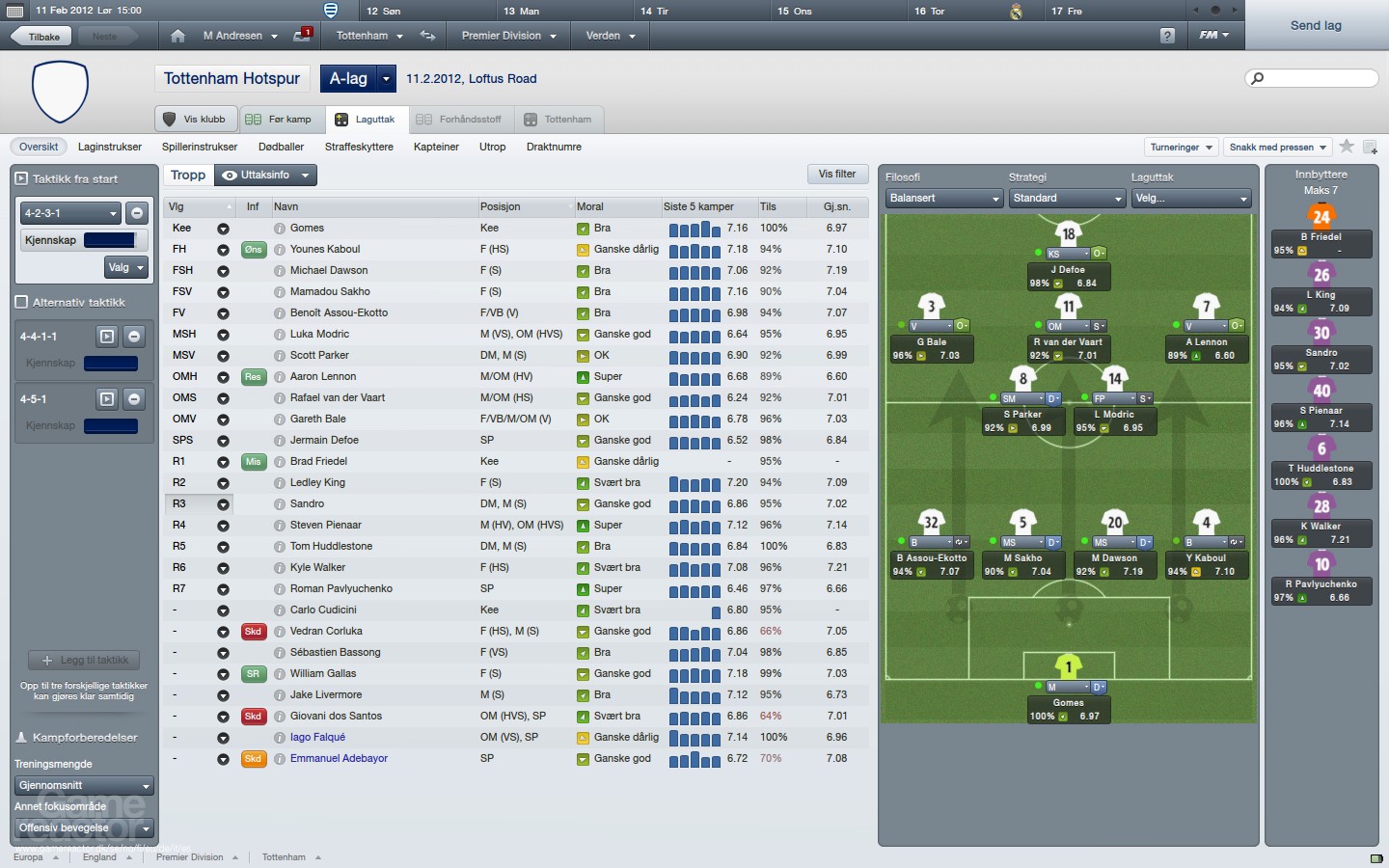Image resolution: width=1389 pixels, height=868 pixels.
Task: Click the Tottenham Hotspur club crest shield
Action: pyautogui.click(x=60, y=92)
